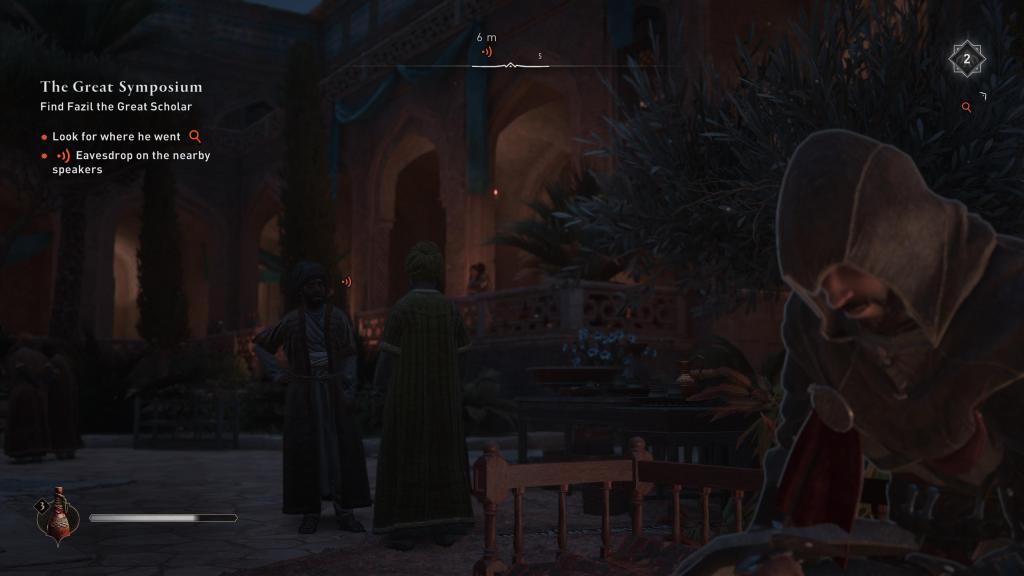Image resolution: width=1024 pixels, height=576 pixels.
Task: Select The Great Symposium quest title
Action: pos(121,87)
